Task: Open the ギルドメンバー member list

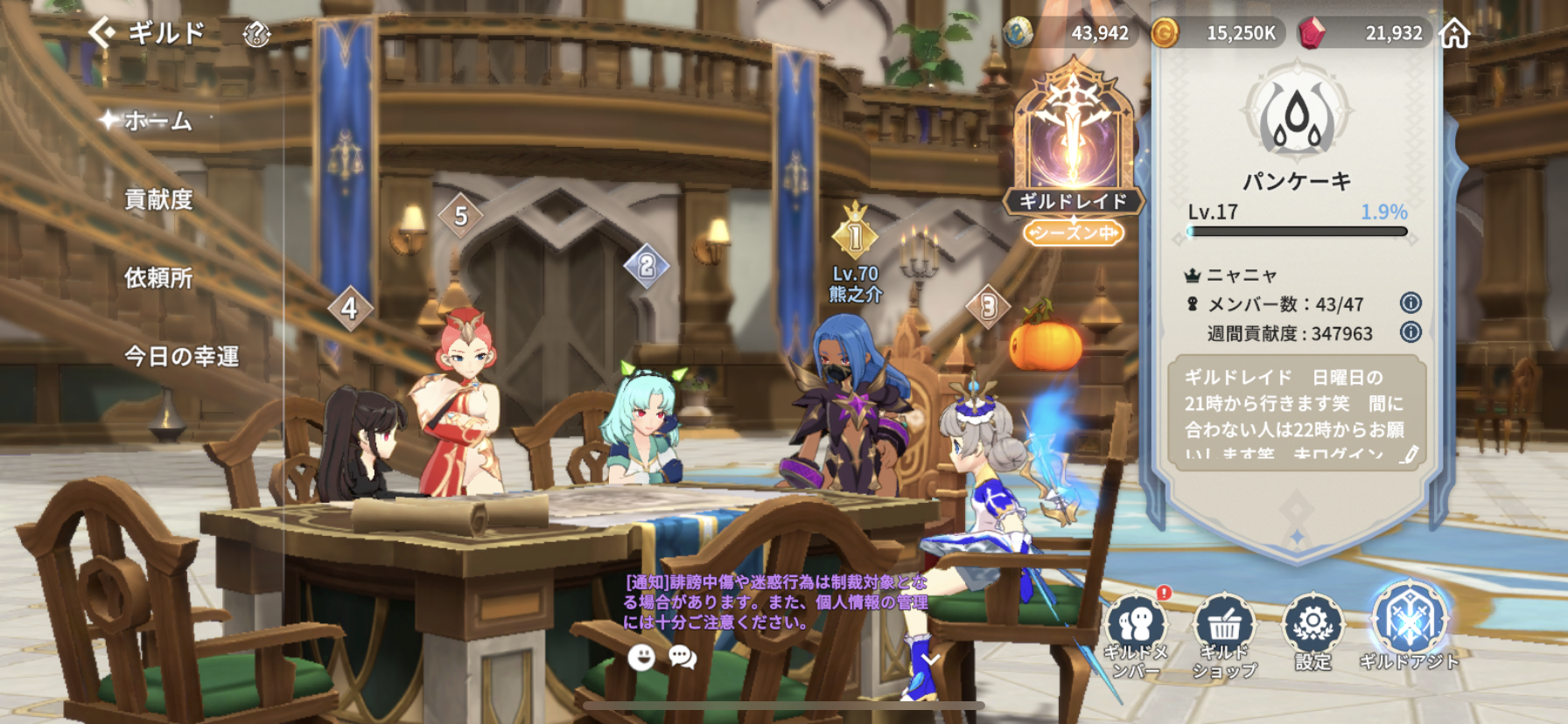Action: coord(1136,633)
